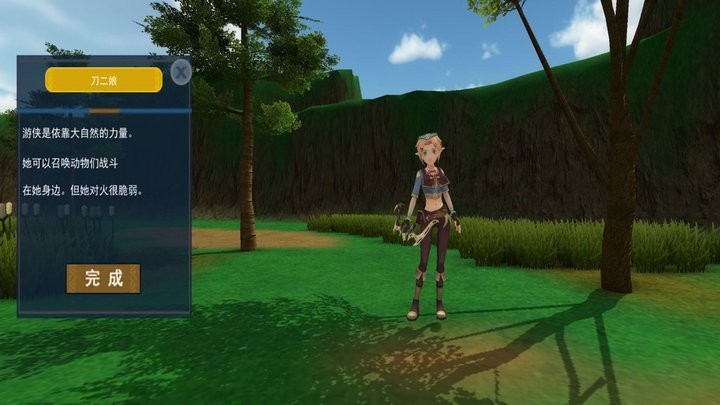Screen dimensions: 720x405
Task: Select the yellow 刀二娘 name field
Action: (x=104, y=80)
